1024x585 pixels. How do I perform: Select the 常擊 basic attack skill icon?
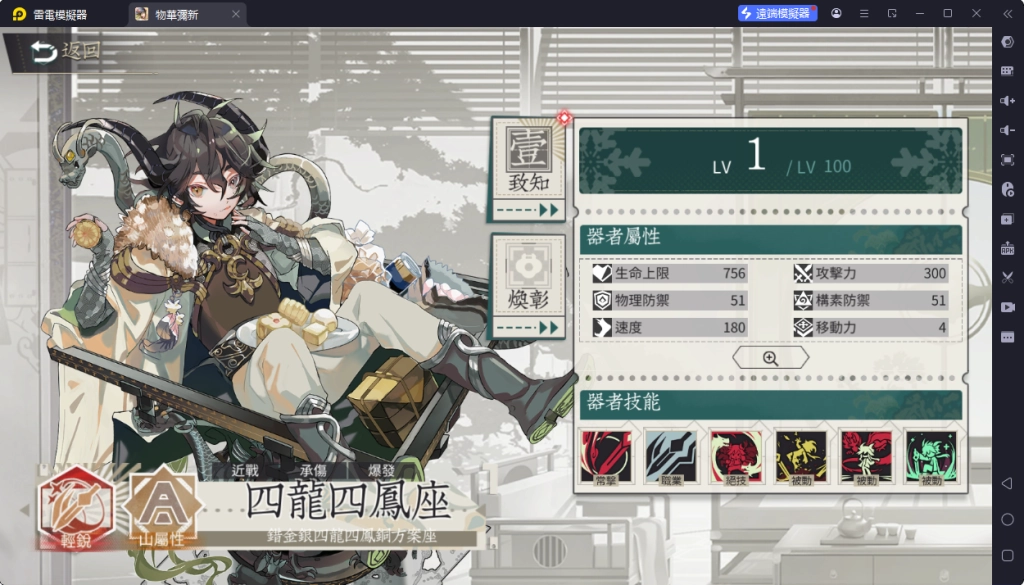point(606,459)
